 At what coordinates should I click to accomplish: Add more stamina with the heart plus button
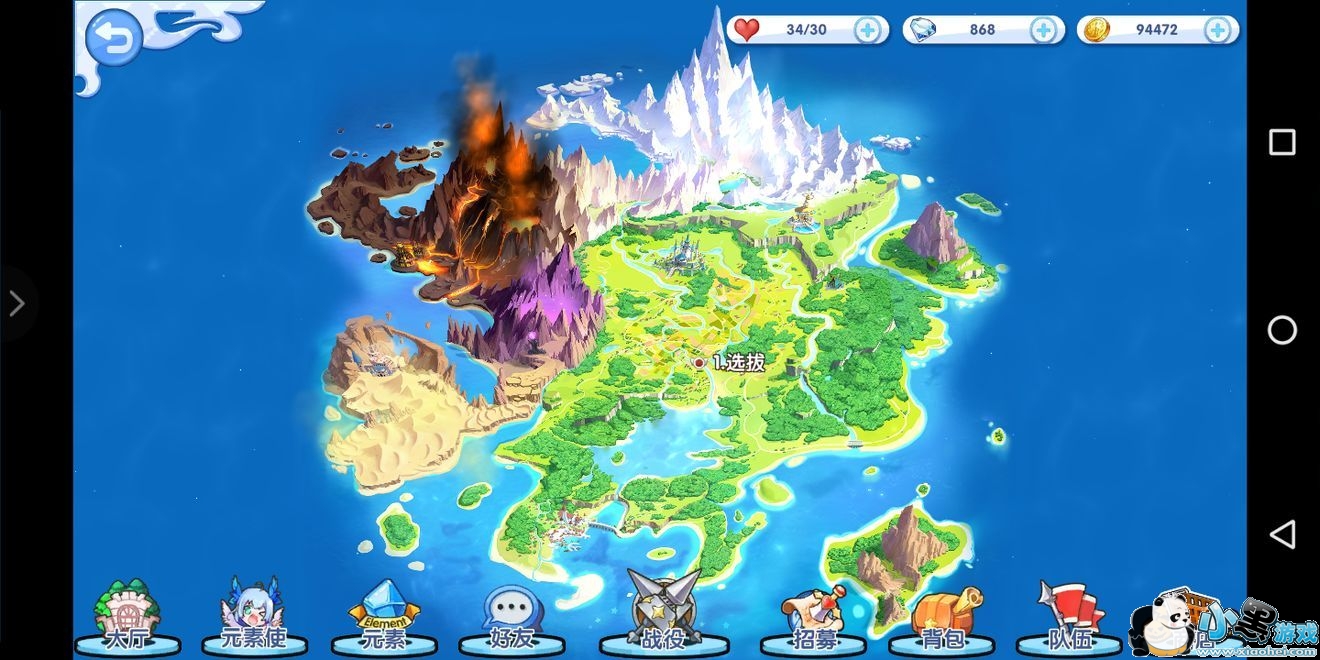click(x=868, y=30)
